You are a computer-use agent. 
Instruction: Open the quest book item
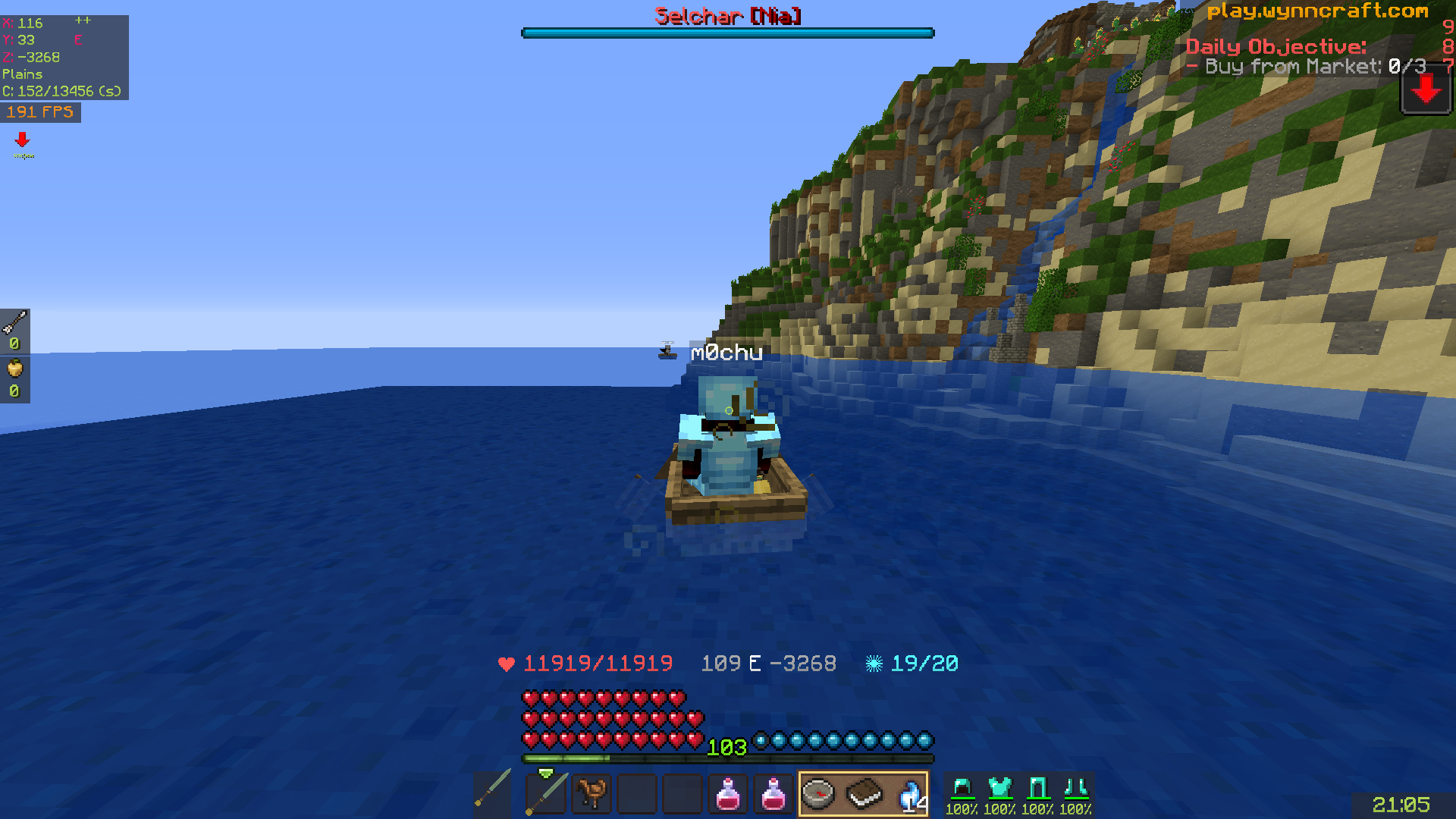863,794
